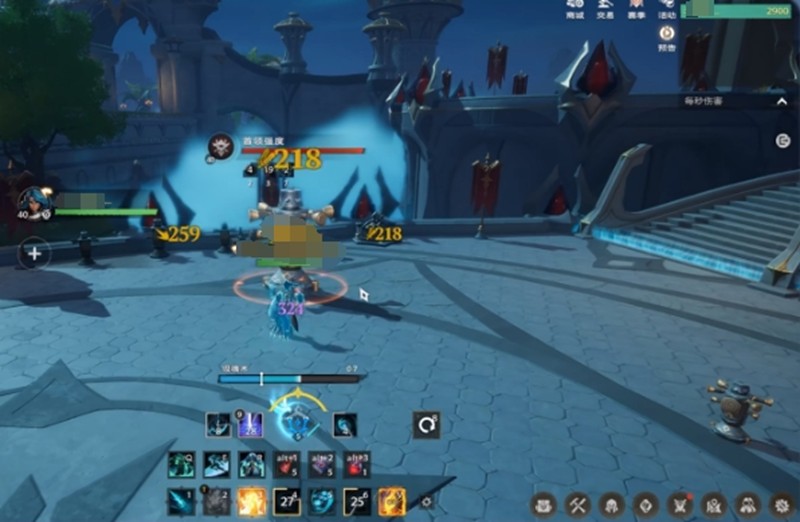
Task: Open the 活动 events menu
Action: [667, 9]
